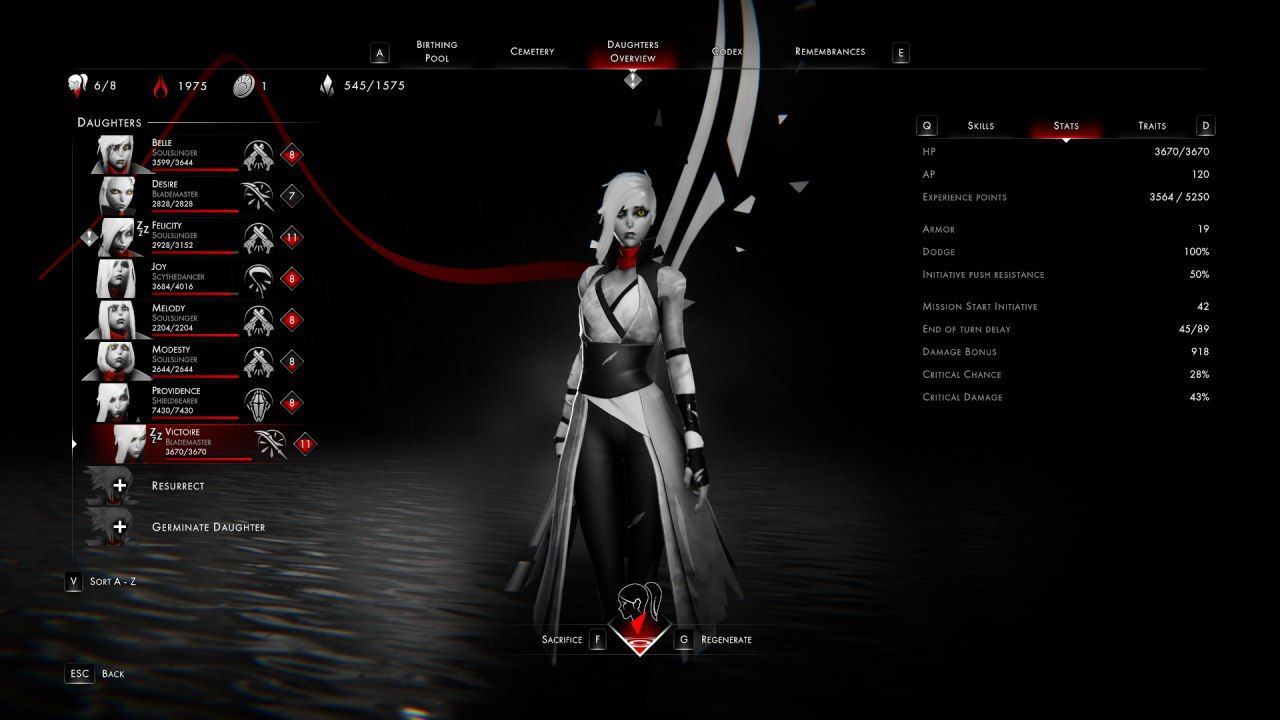Click the Regenerate option
Screen dimensions: 1280x720
[x=725, y=639]
